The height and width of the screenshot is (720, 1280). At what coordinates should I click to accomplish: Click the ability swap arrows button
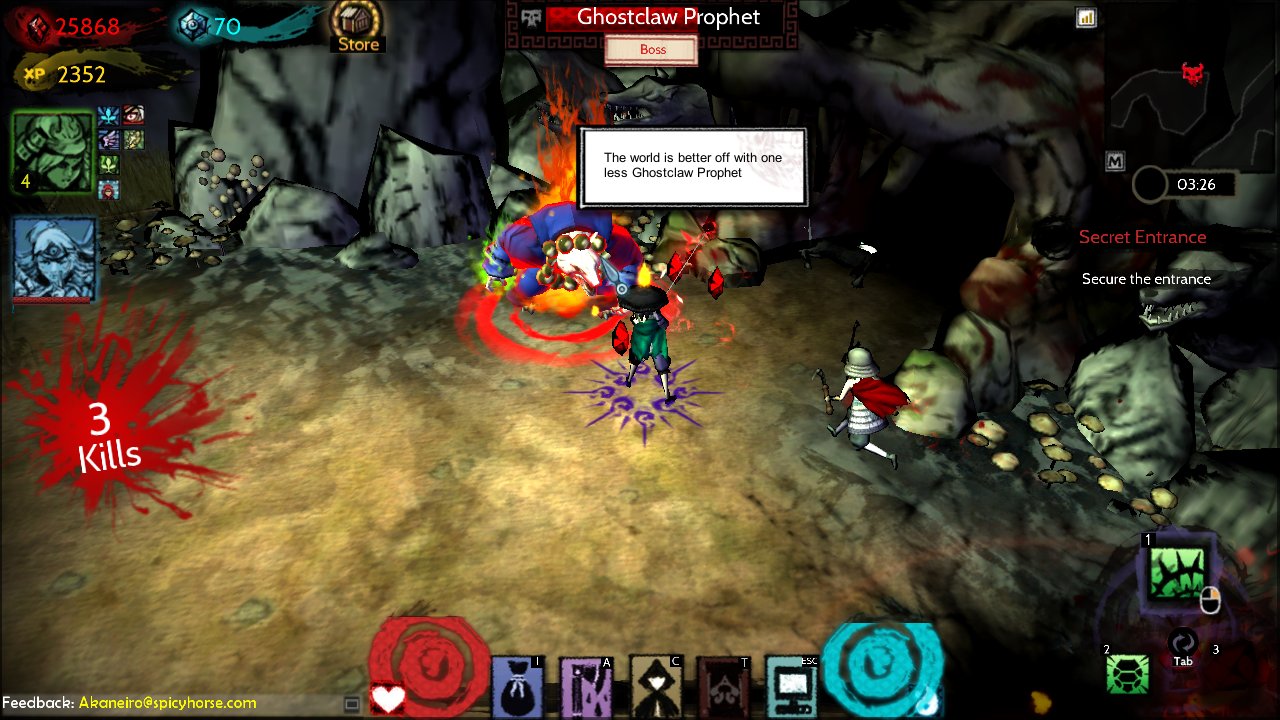1183,642
